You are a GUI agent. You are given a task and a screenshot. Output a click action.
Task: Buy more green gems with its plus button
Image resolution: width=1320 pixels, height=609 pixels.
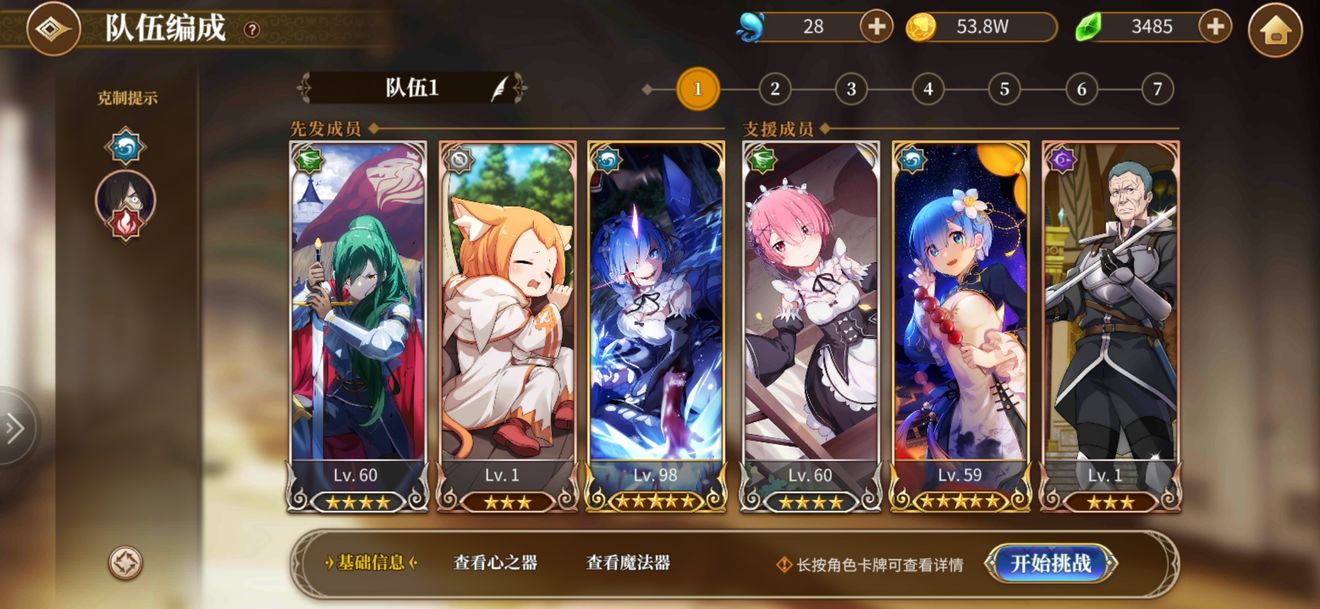[1214, 27]
